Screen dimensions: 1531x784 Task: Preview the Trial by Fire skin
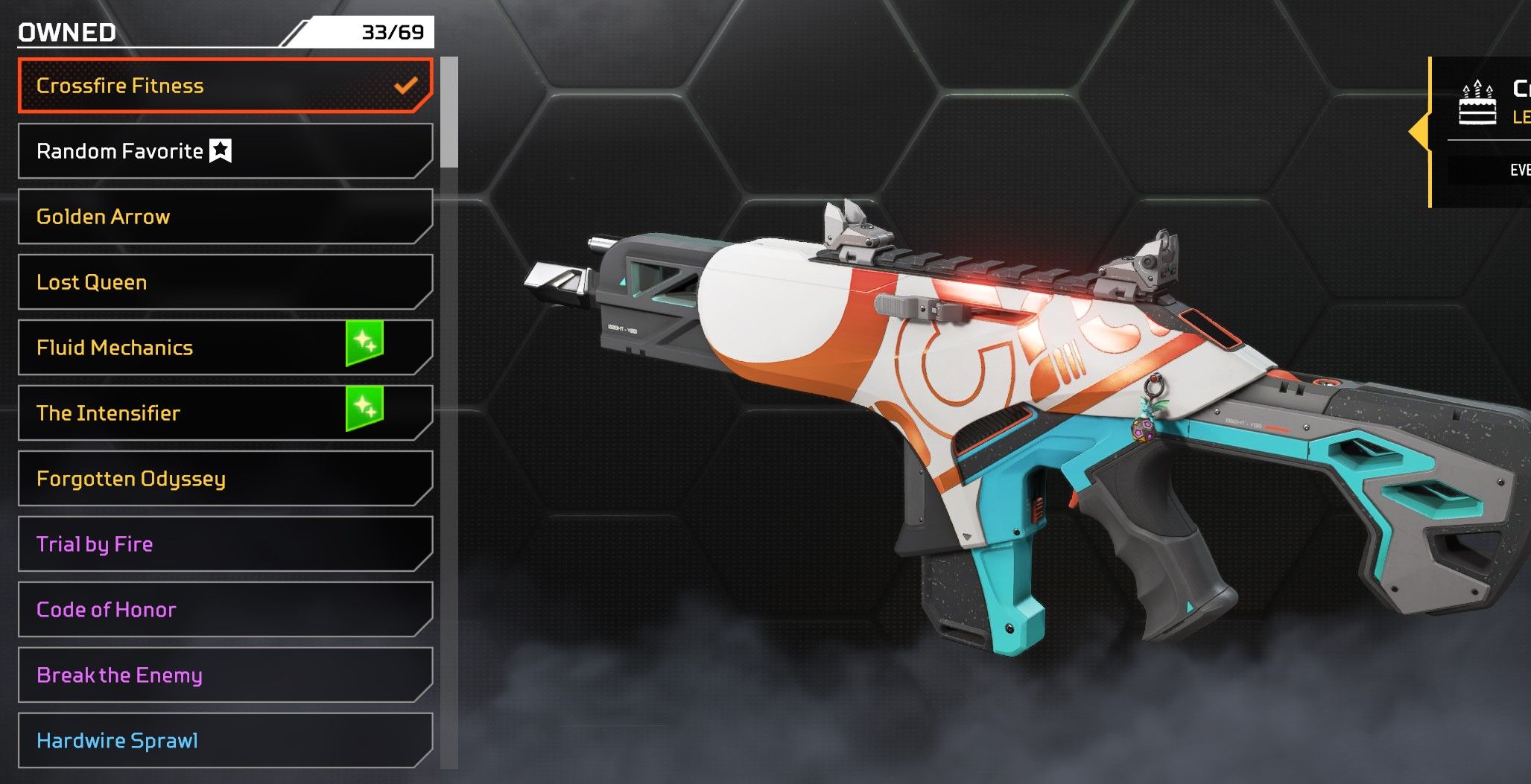(224, 544)
